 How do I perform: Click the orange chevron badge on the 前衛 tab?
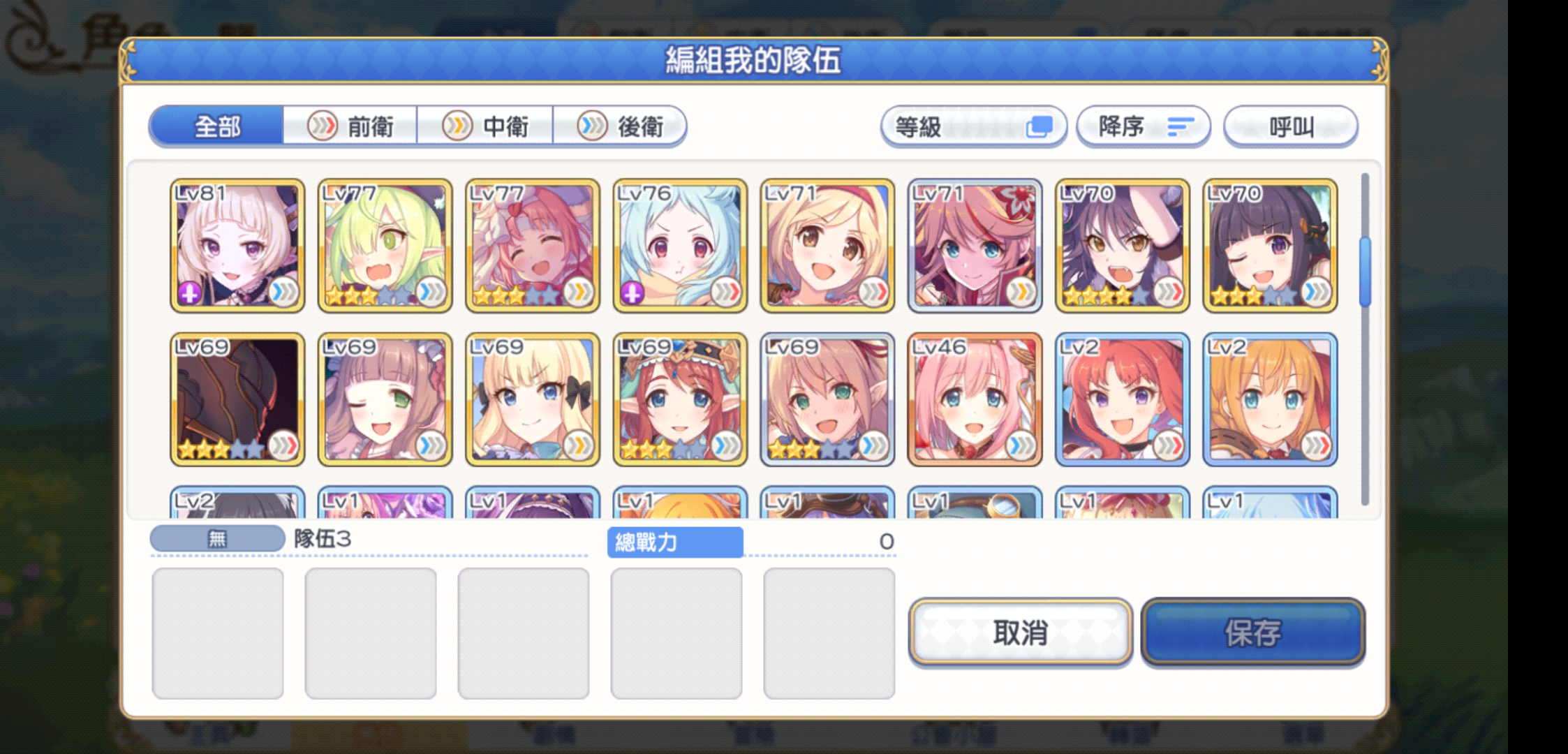[323, 126]
